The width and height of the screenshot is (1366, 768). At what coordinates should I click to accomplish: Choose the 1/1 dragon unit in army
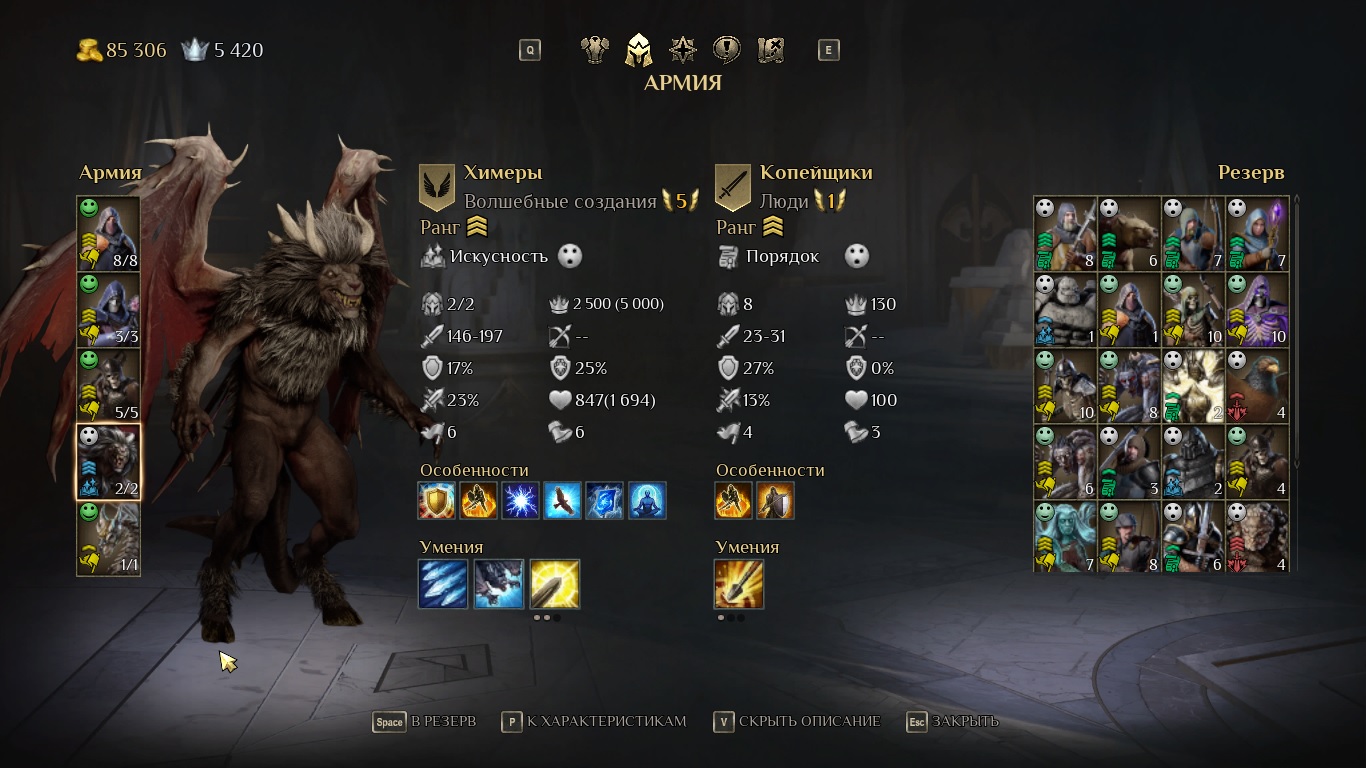click(109, 538)
